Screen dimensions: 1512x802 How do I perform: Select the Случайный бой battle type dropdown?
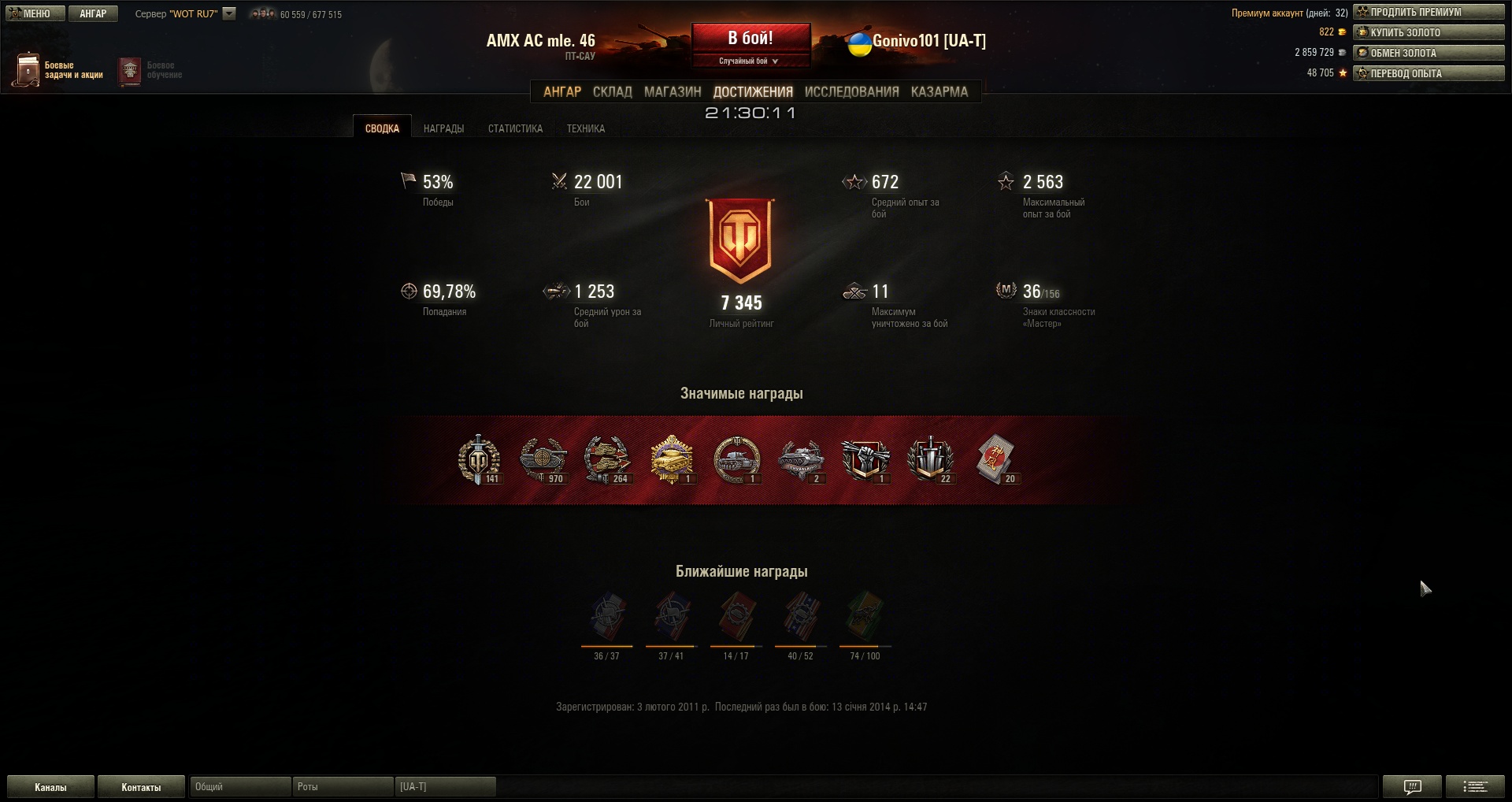point(749,61)
